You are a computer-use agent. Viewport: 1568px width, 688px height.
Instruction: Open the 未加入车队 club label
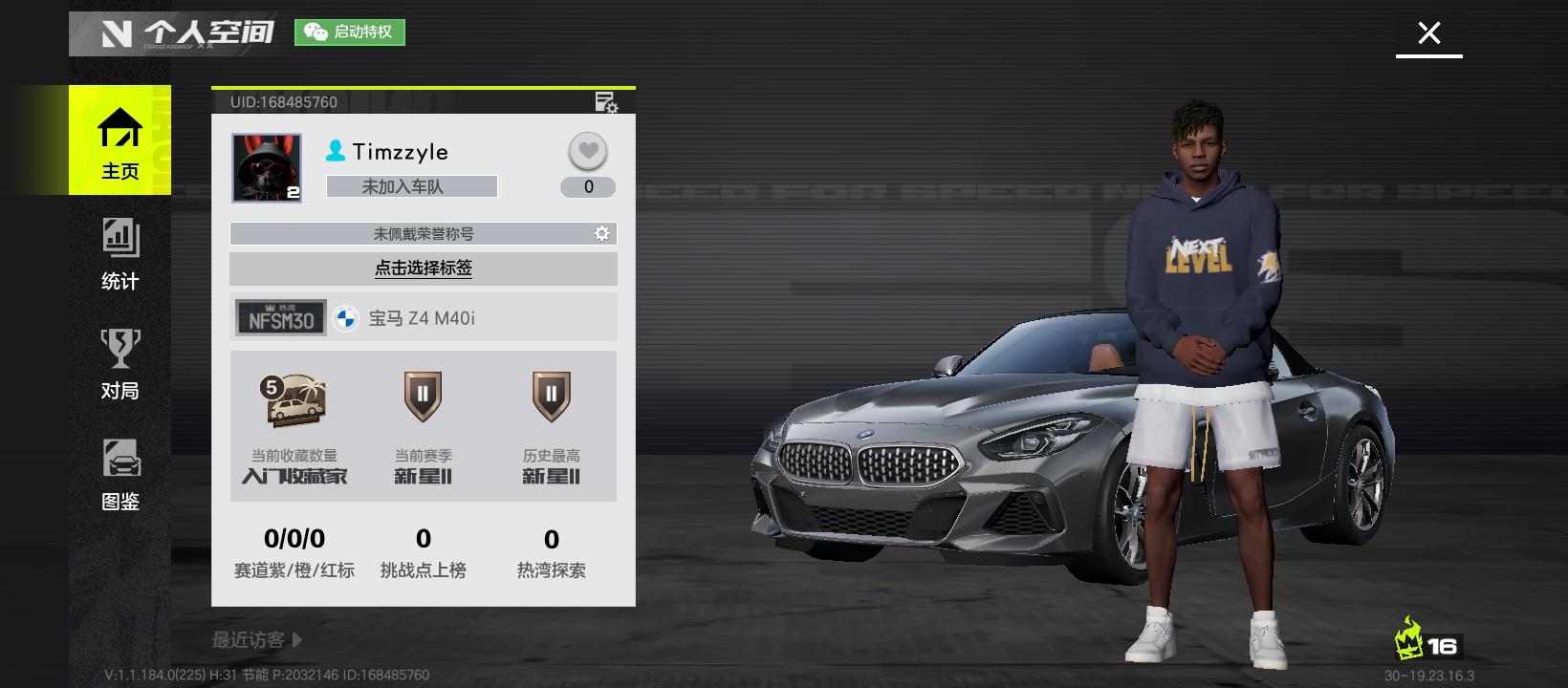[x=411, y=186]
